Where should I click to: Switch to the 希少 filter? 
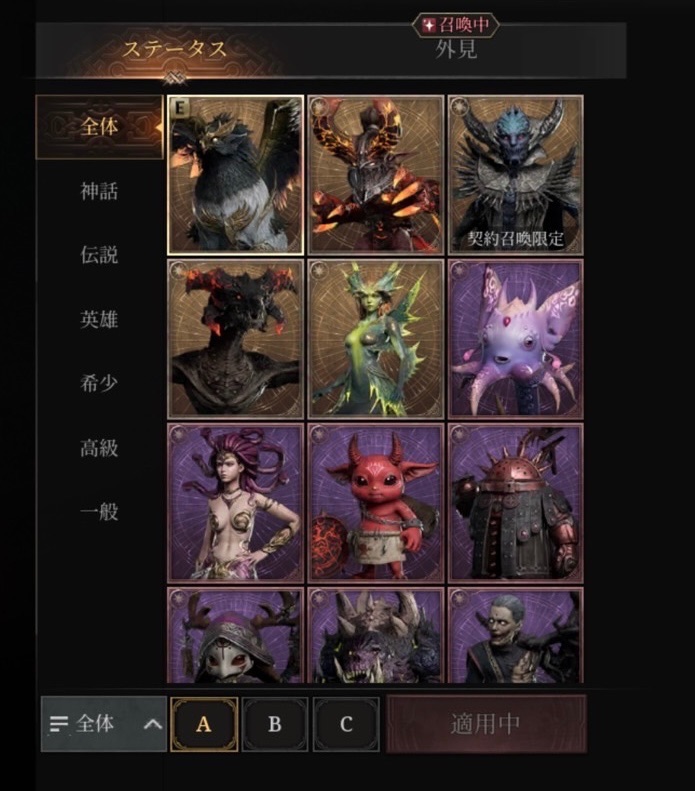(99, 384)
